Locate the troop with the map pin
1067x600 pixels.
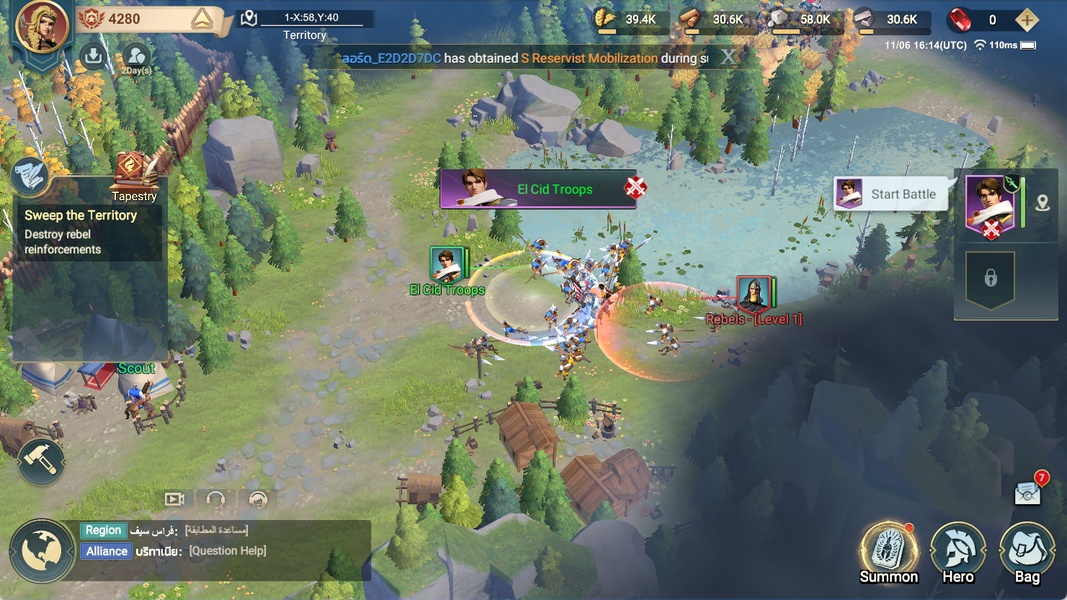[1043, 204]
